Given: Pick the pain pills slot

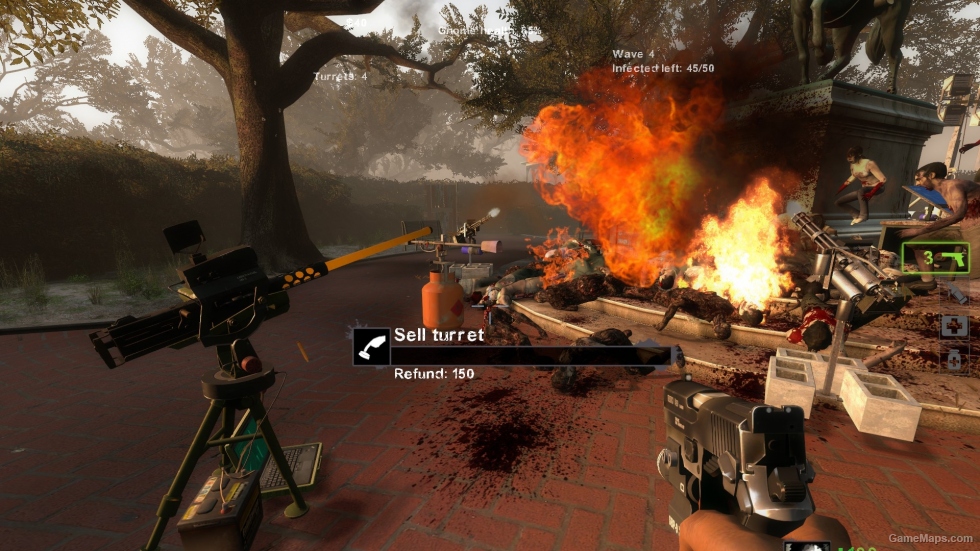Looking at the screenshot, I should pyautogui.click(x=955, y=359).
